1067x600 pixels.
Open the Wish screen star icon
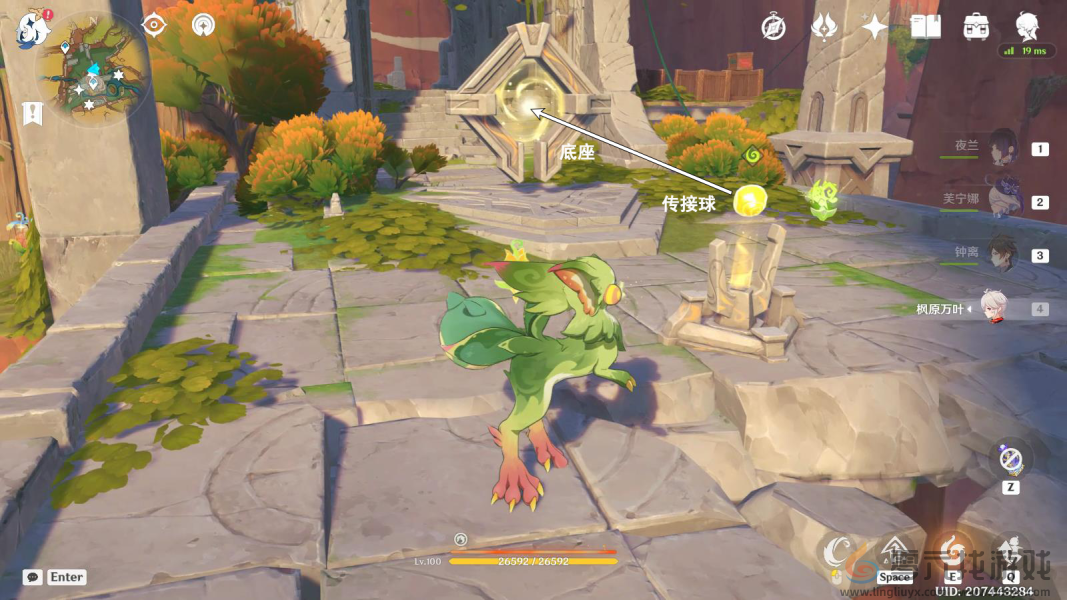tap(875, 27)
